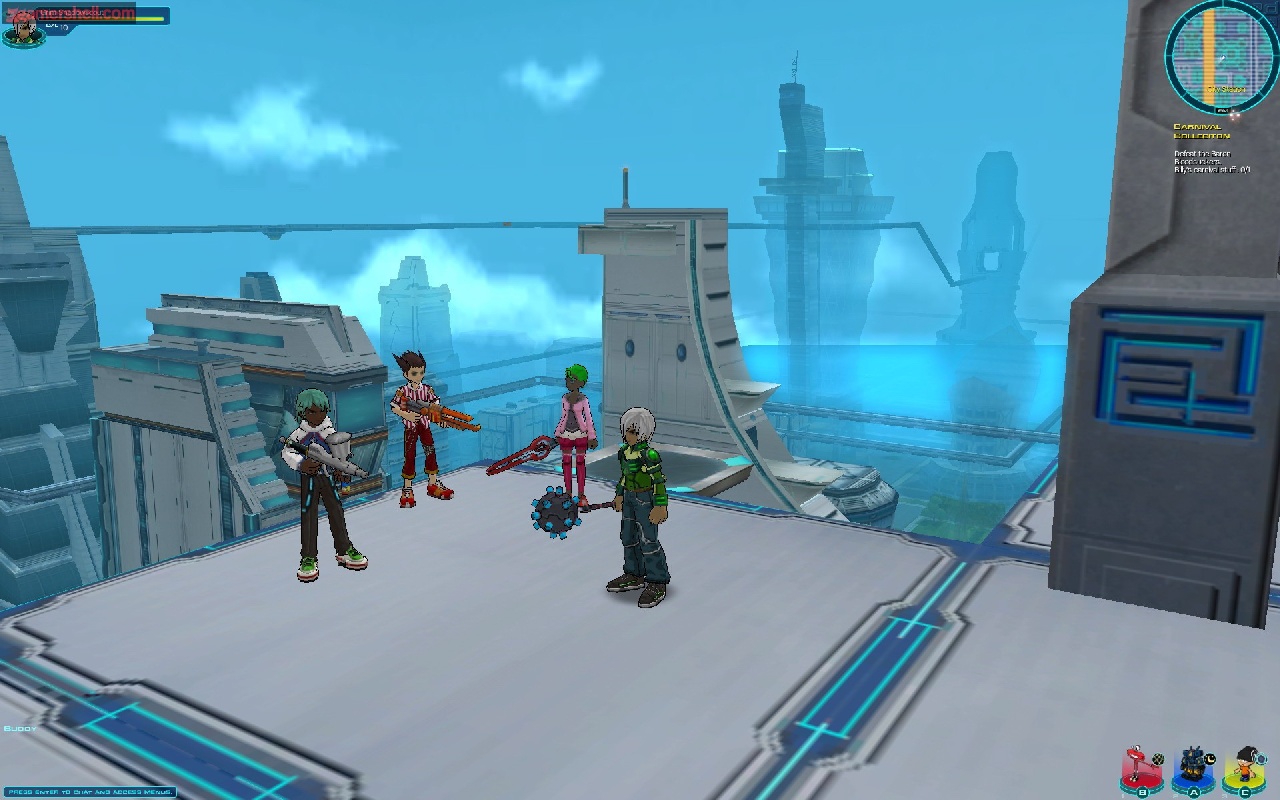This screenshot has height=800, width=1280.
Task: Click the chat bar prompt
Action: click(87, 792)
